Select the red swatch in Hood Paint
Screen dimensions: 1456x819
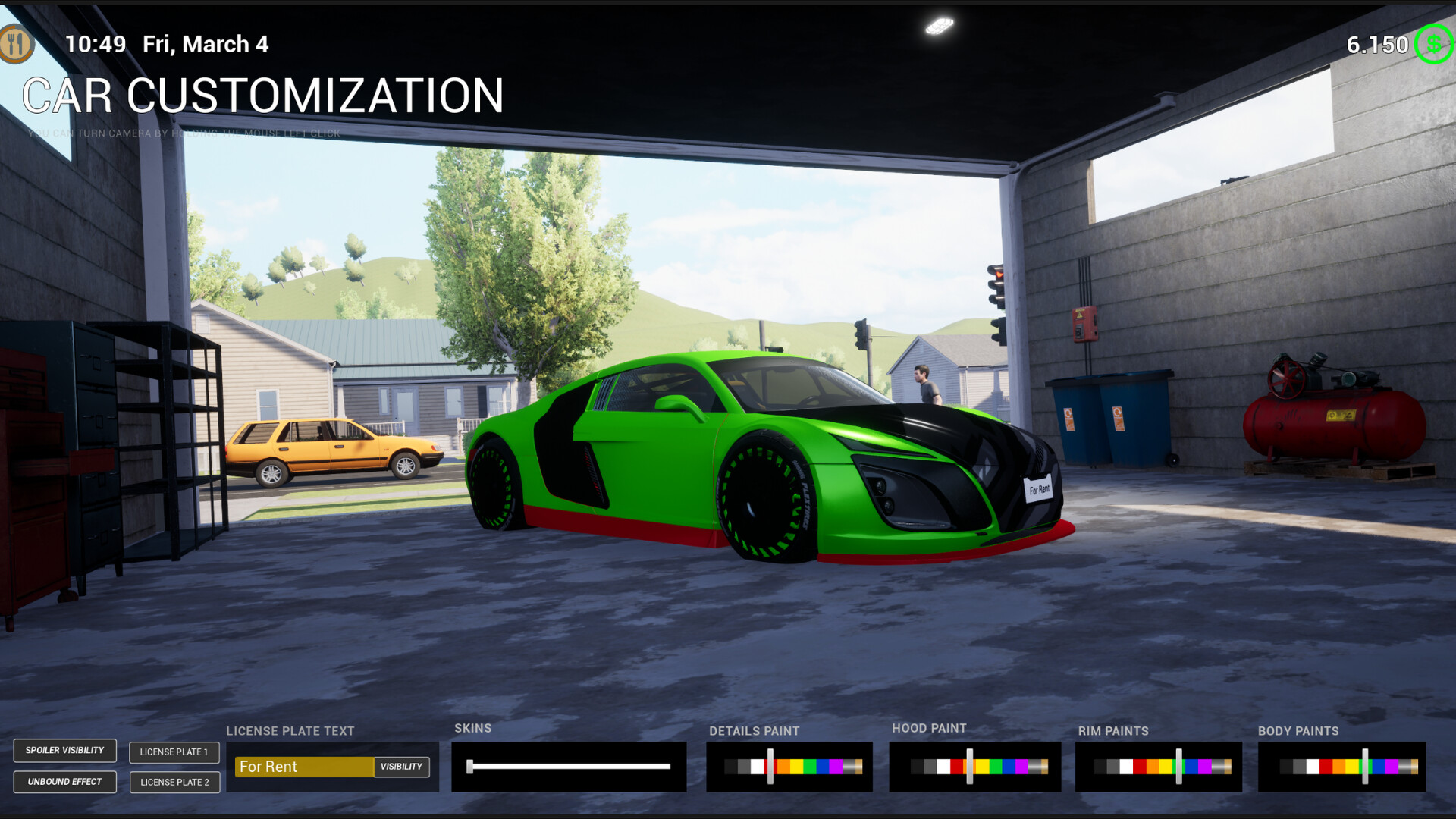958,767
